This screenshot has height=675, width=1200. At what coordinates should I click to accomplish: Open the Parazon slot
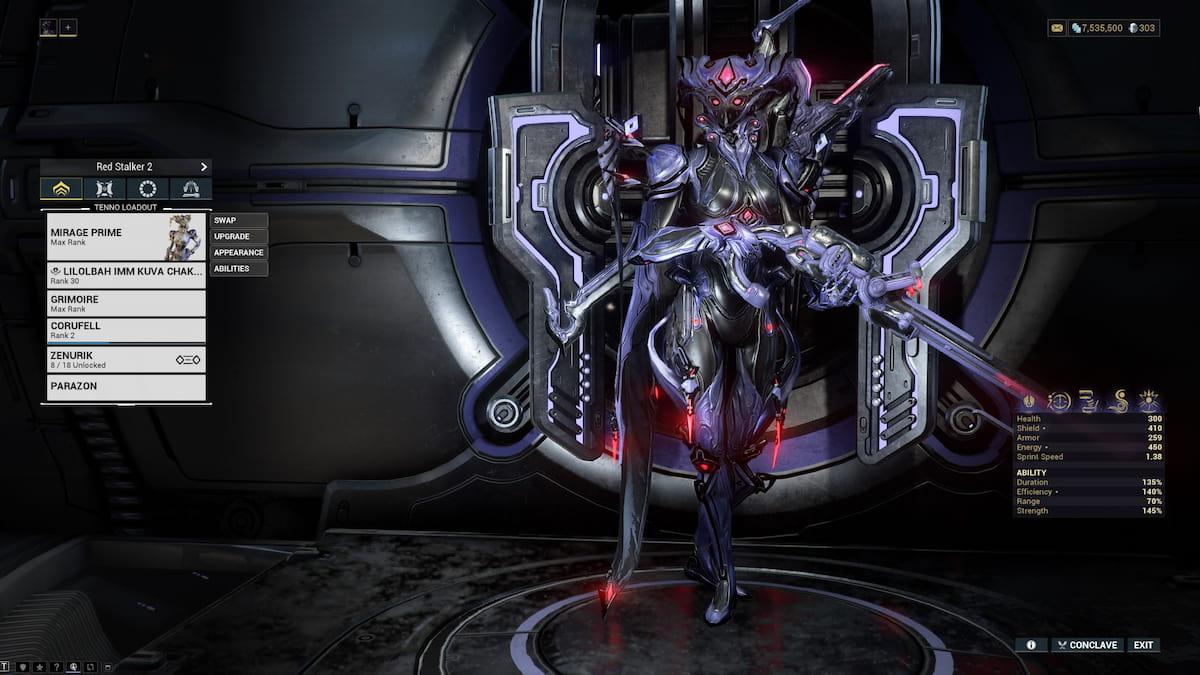[x=126, y=386]
